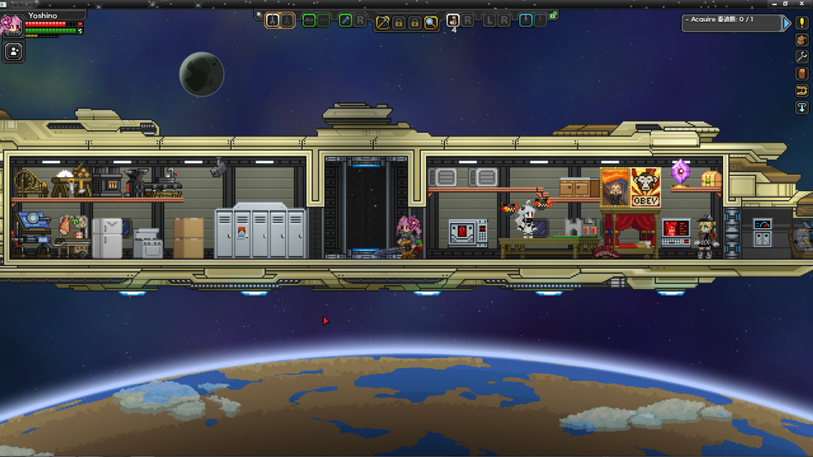Invite a player with the add-party button

(x=14, y=52)
